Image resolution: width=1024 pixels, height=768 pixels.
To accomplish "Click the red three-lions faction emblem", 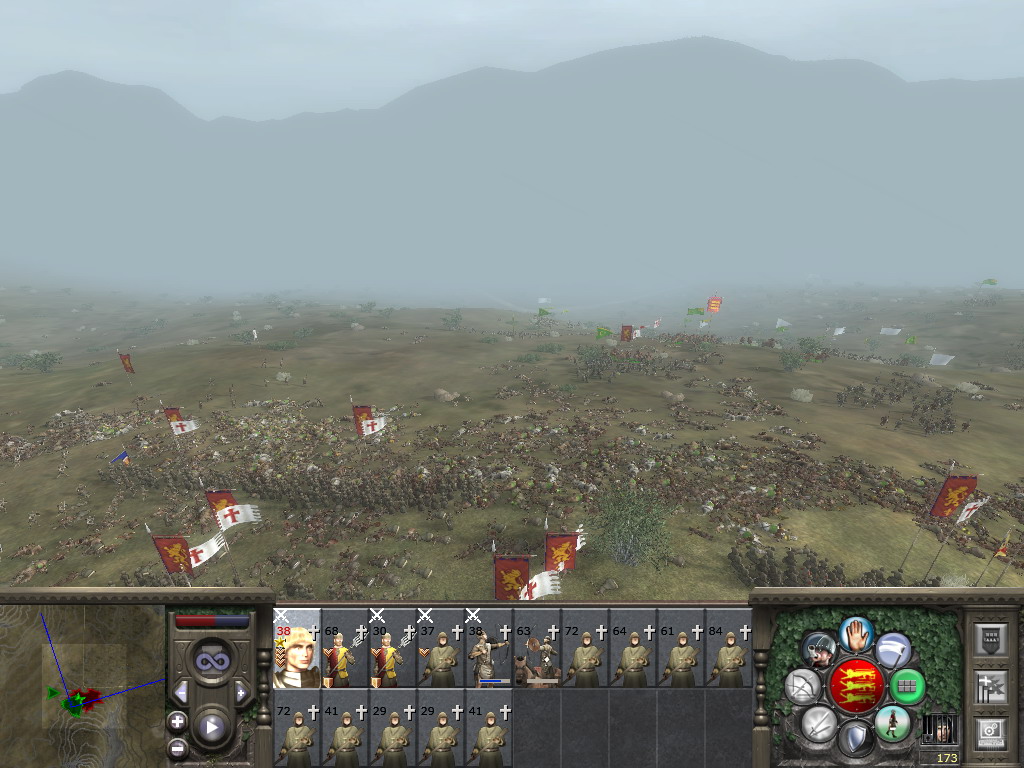I will click(x=856, y=686).
